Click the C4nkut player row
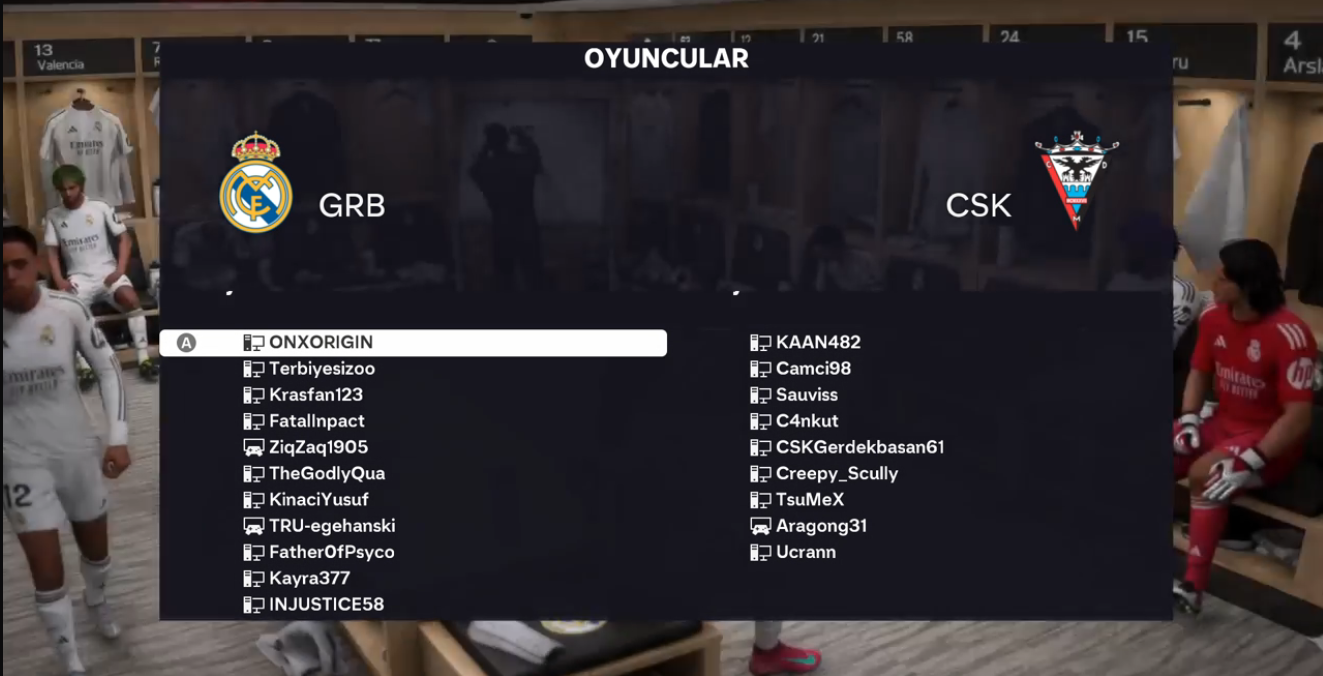Screen dimensions: 1323x676 tap(806, 421)
